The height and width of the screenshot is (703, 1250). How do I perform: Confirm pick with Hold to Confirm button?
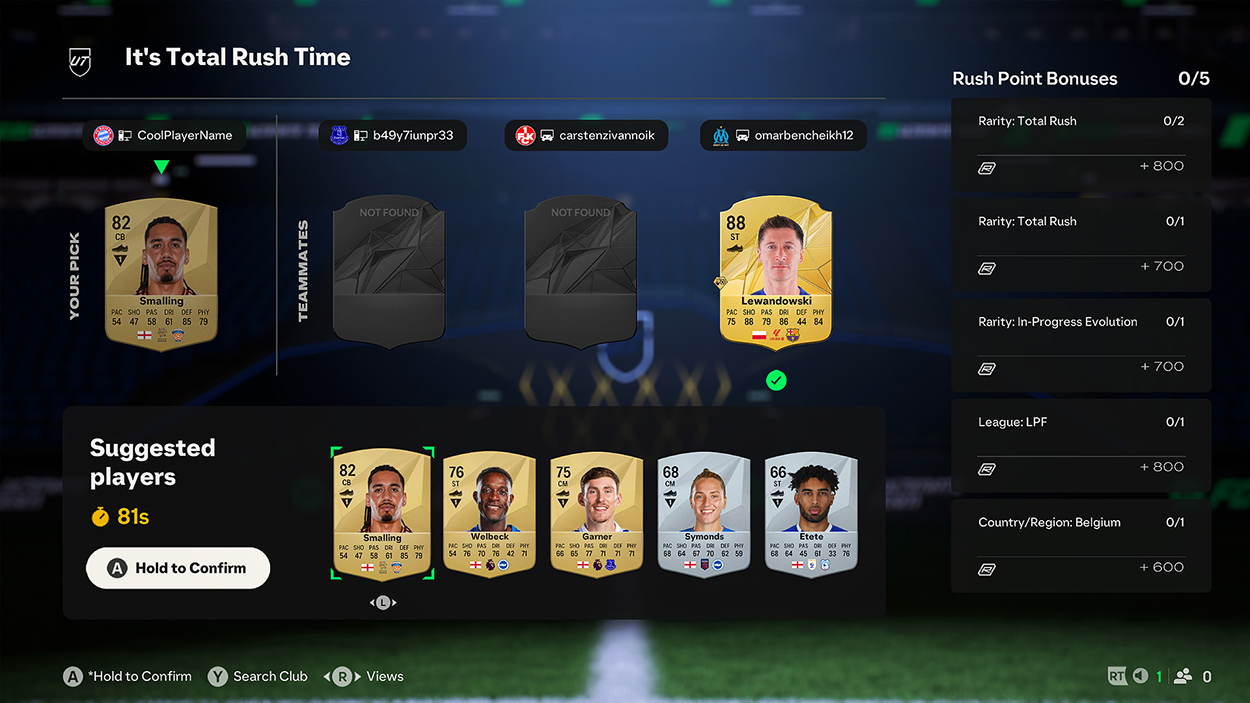[178, 568]
